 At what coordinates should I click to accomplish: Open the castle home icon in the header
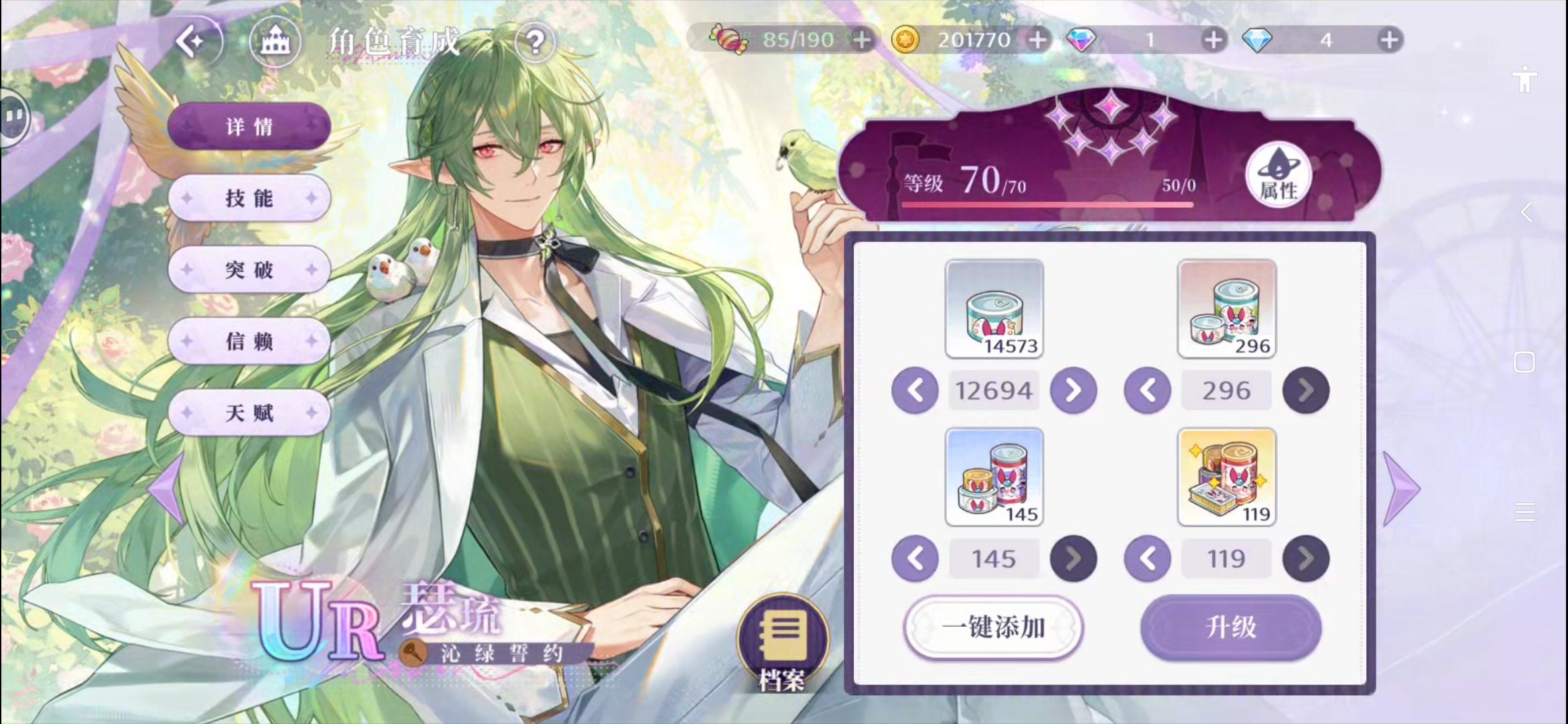pos(275,40)
